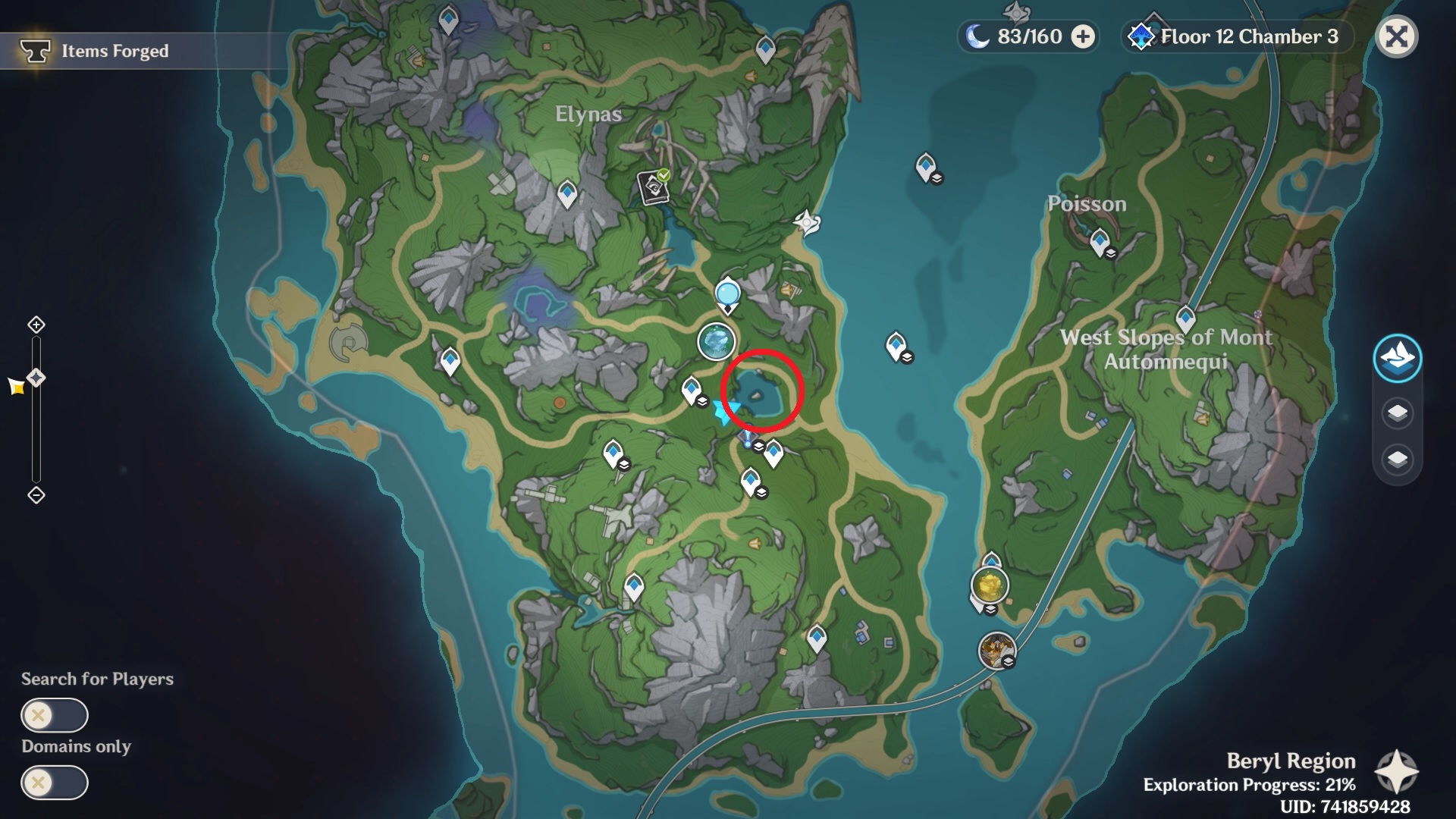Open the surface map layer selector icon

tap(1399, 359)
